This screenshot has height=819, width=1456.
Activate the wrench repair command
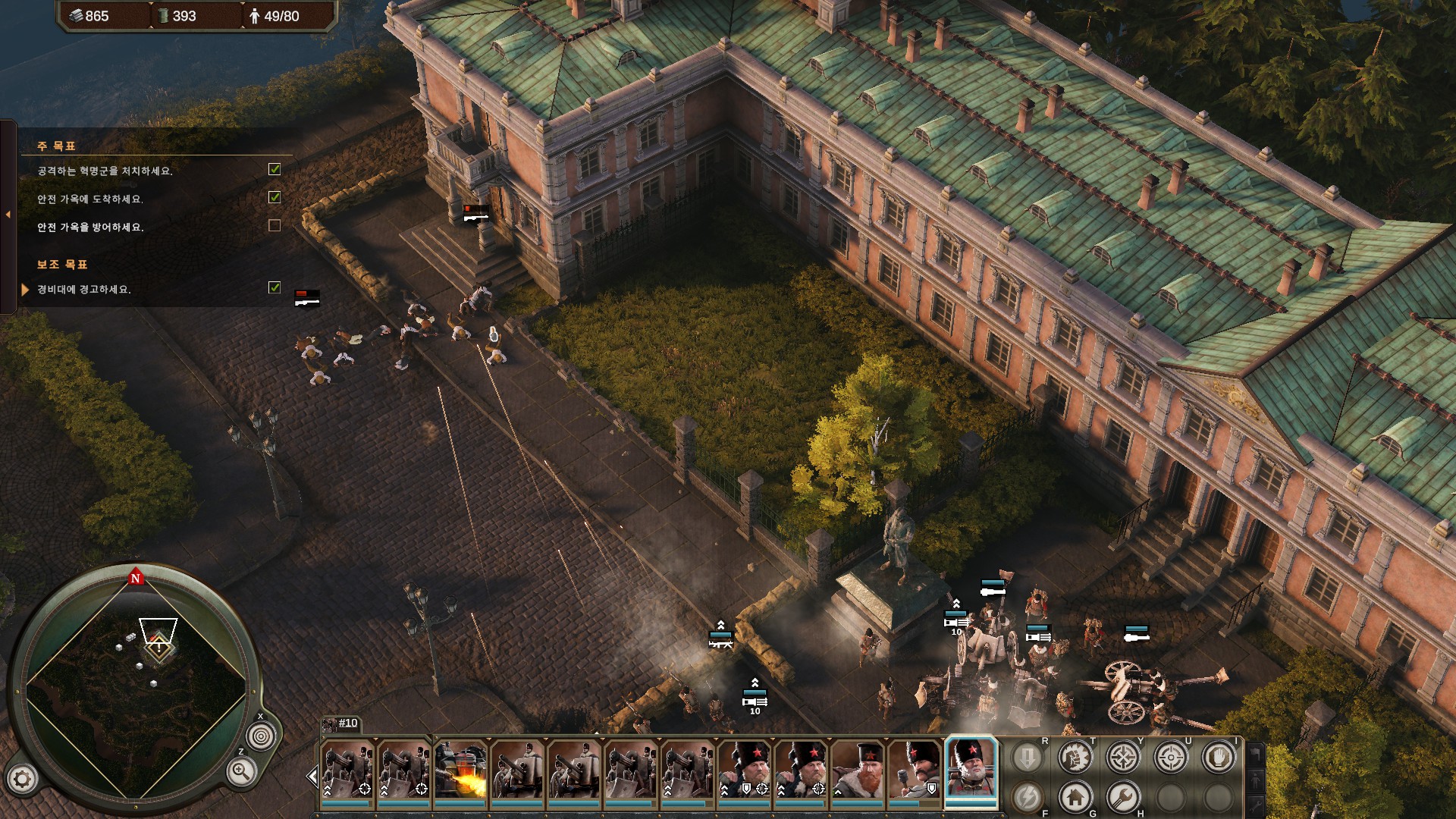1122,797
